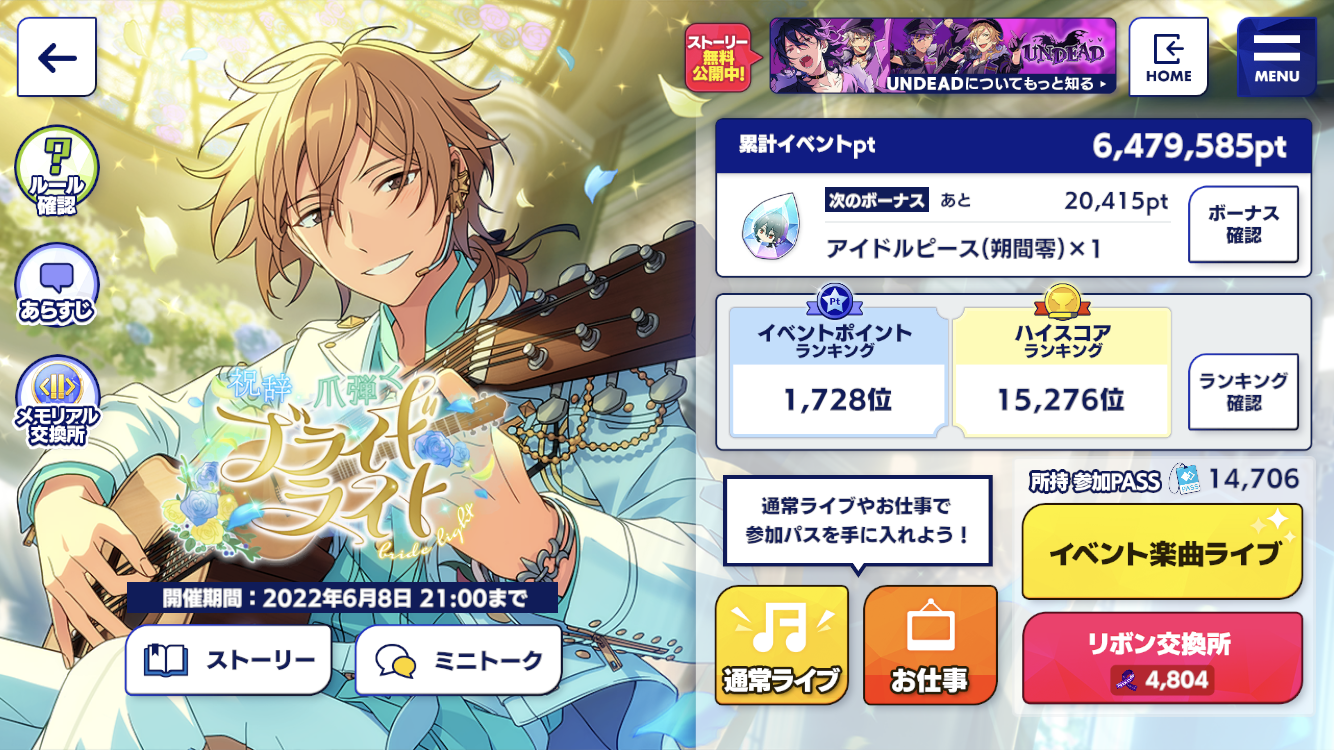Check bonuses with ボーナス確認

(1243, 225)
